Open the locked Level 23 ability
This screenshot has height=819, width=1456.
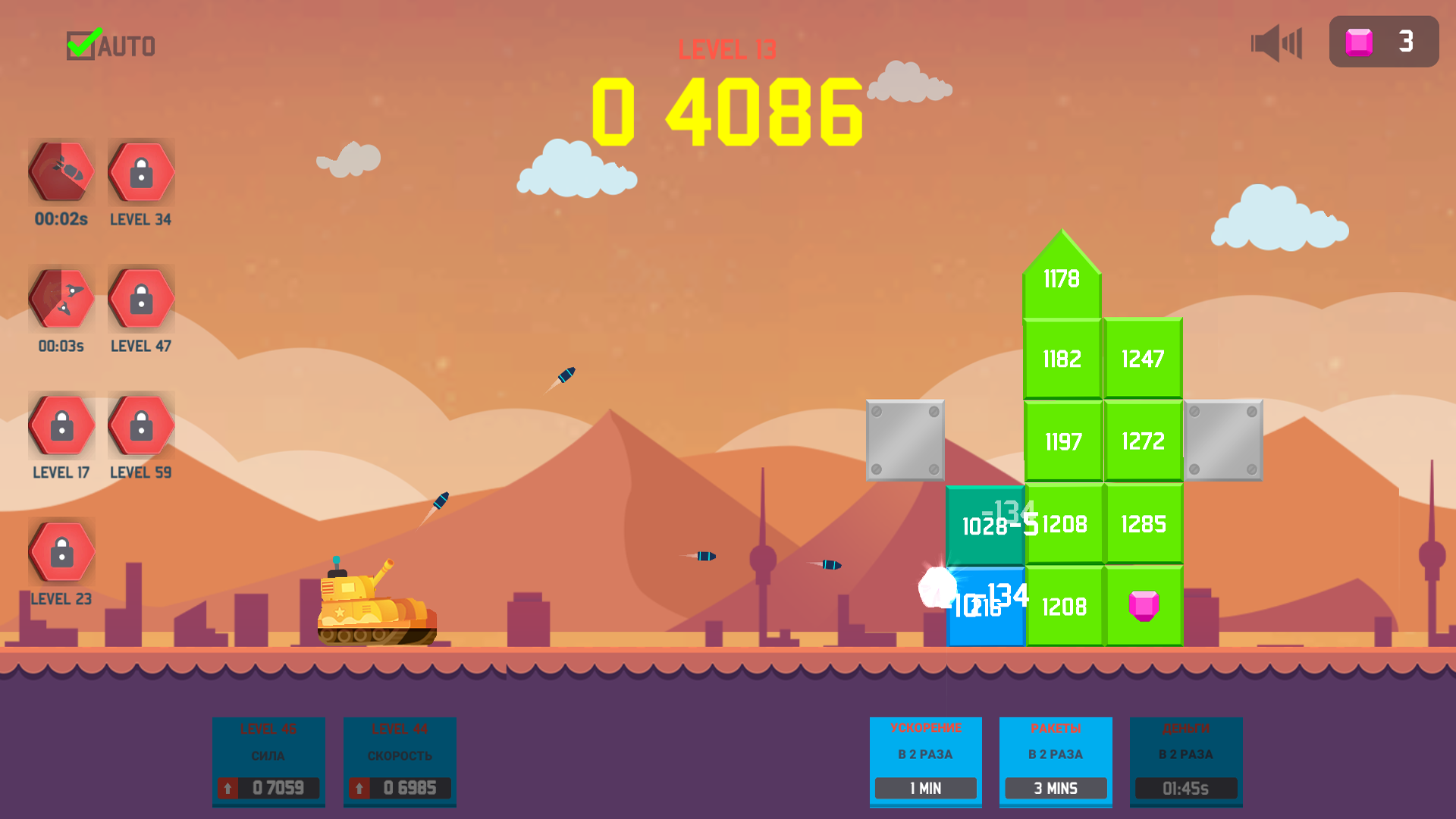[61, 550]
